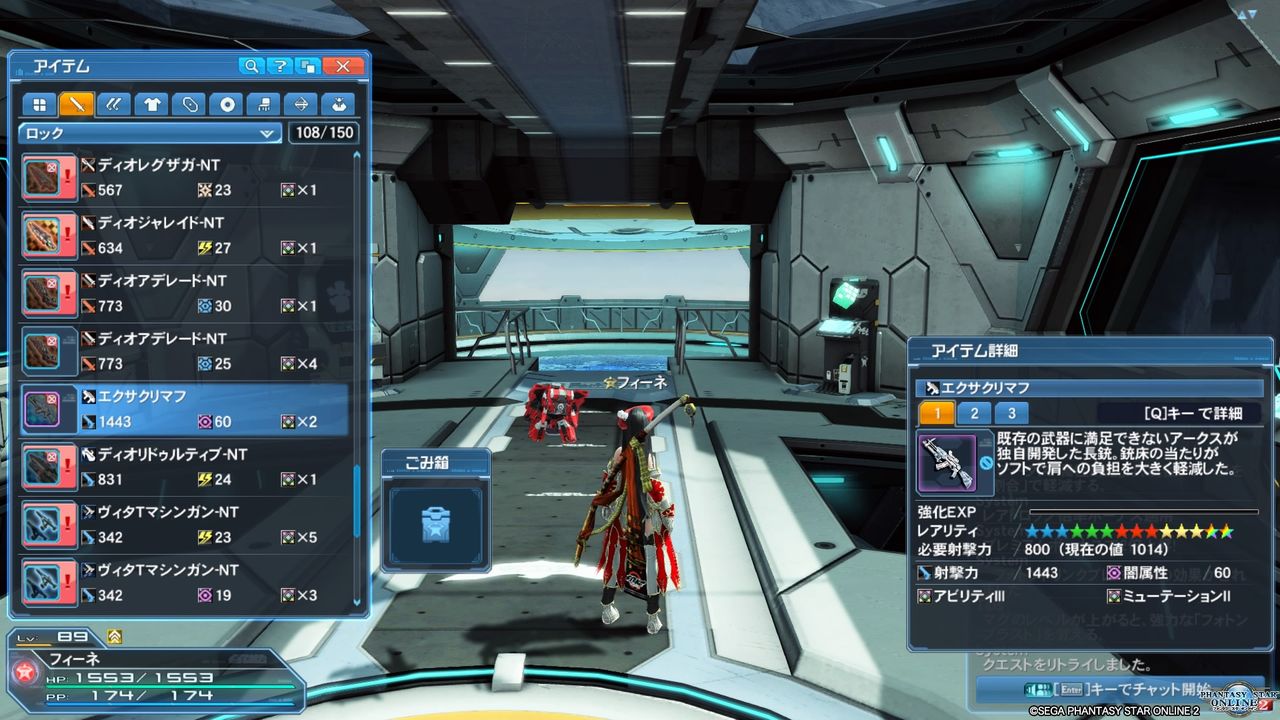Switch to tab 3 in item details
This screenshot has width=1280, height=720.
(1010, 411)
